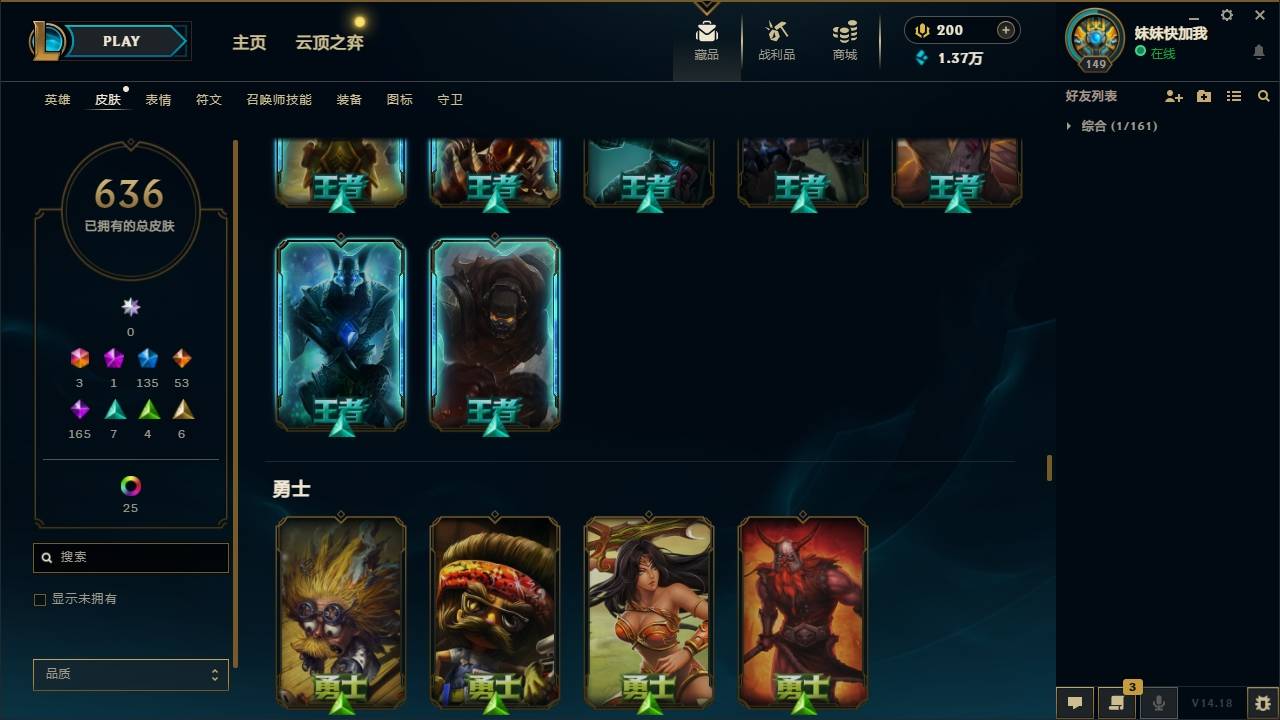
Task: Click the microphone icon in the bottom bar
Action: coord(1160,703)
